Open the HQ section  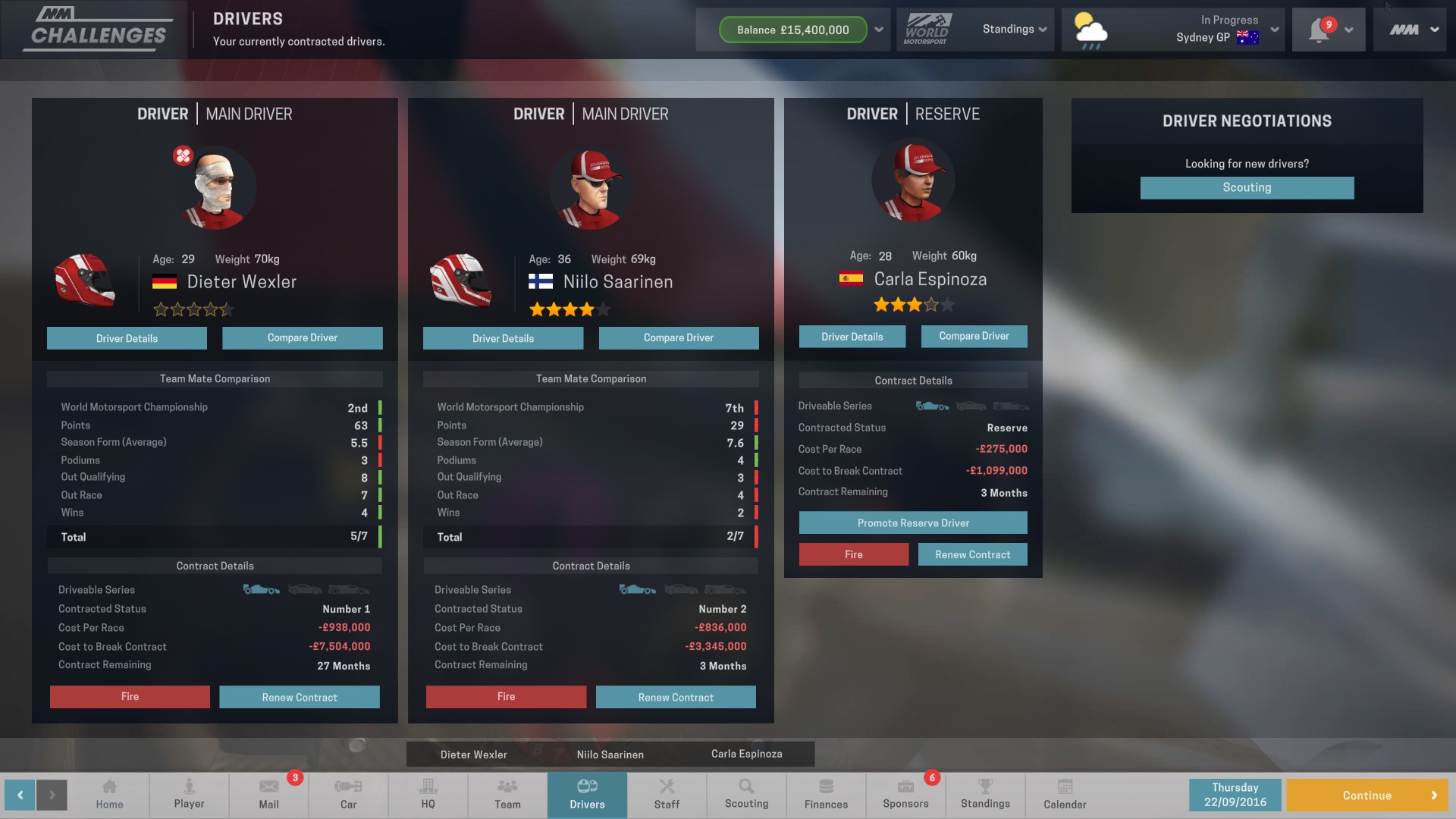428,795
